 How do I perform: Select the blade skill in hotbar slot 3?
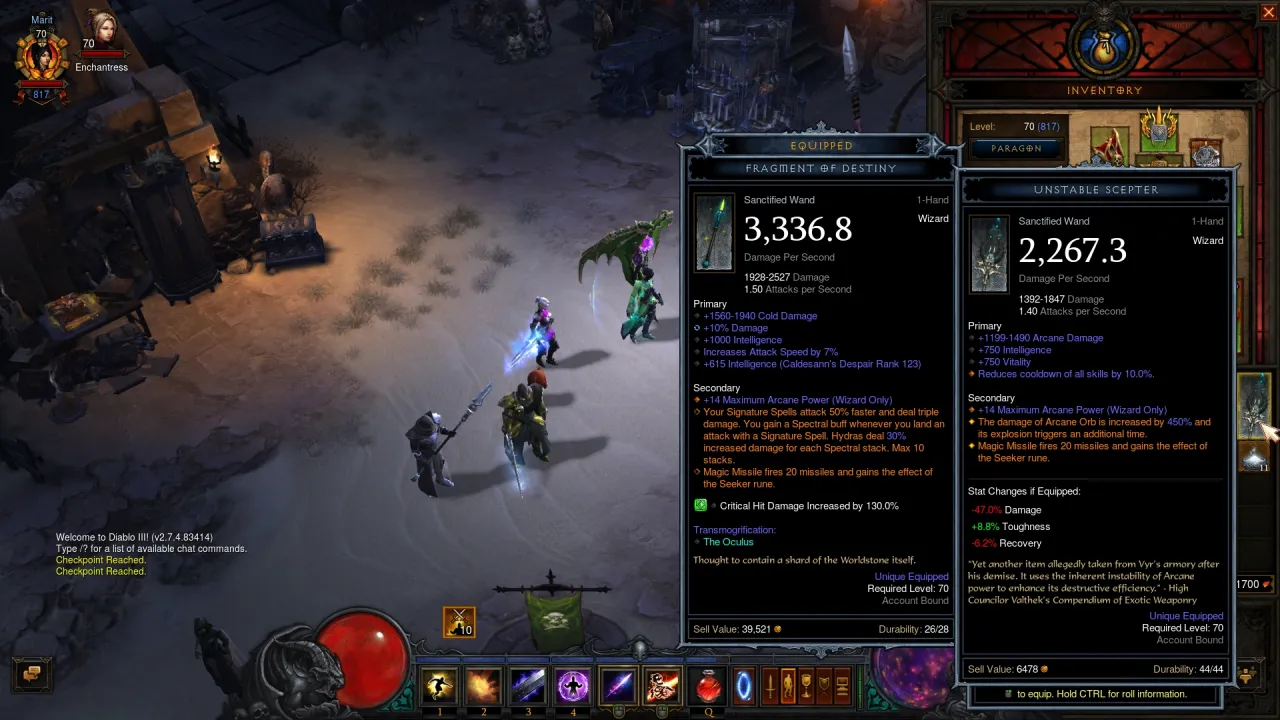(529, 688)
